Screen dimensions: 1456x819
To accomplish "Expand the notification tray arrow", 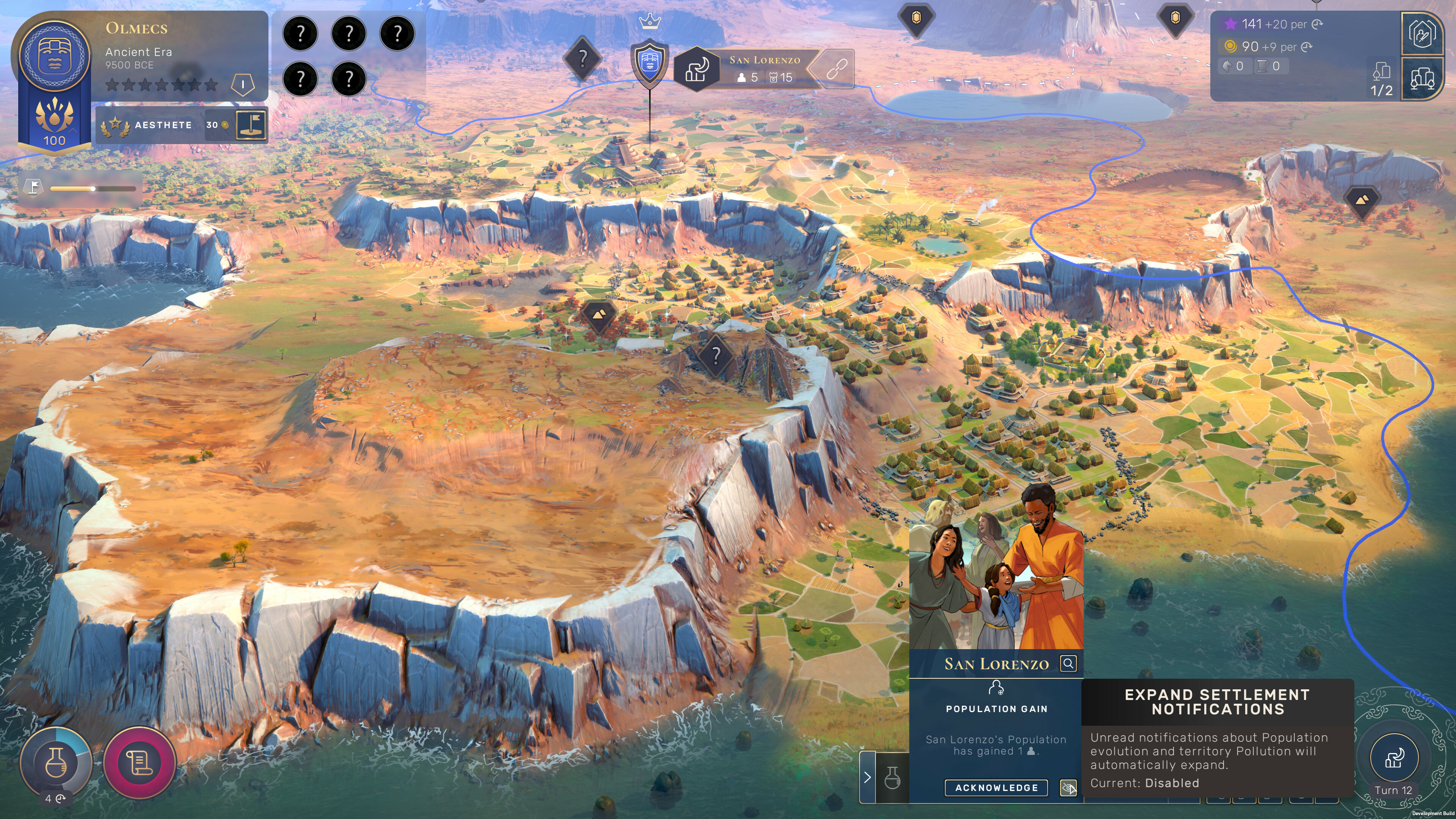I will coord(867,777).
